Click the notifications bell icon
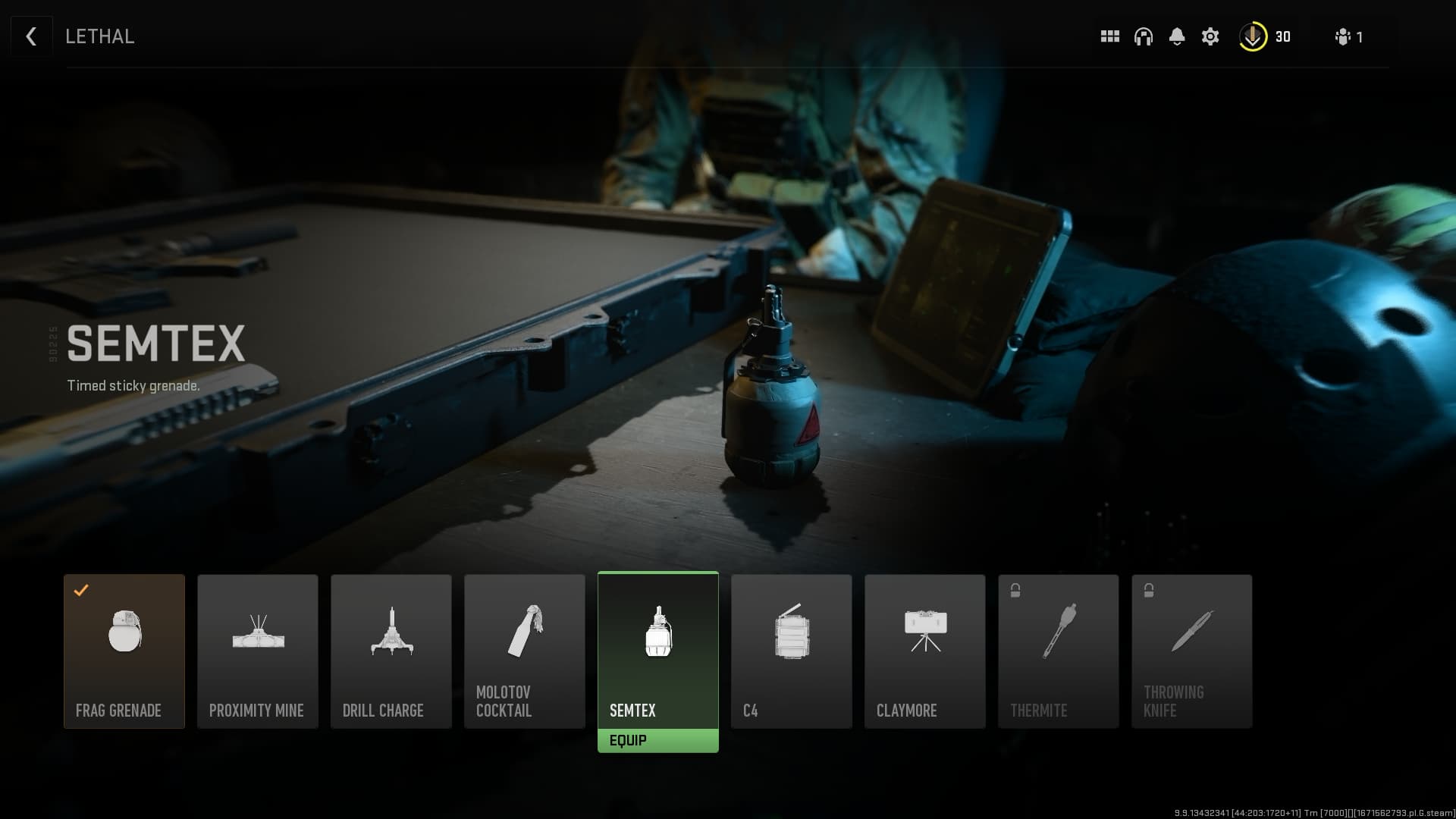1456x819 pixels. pyautogui.click(x=1177, y=36)
